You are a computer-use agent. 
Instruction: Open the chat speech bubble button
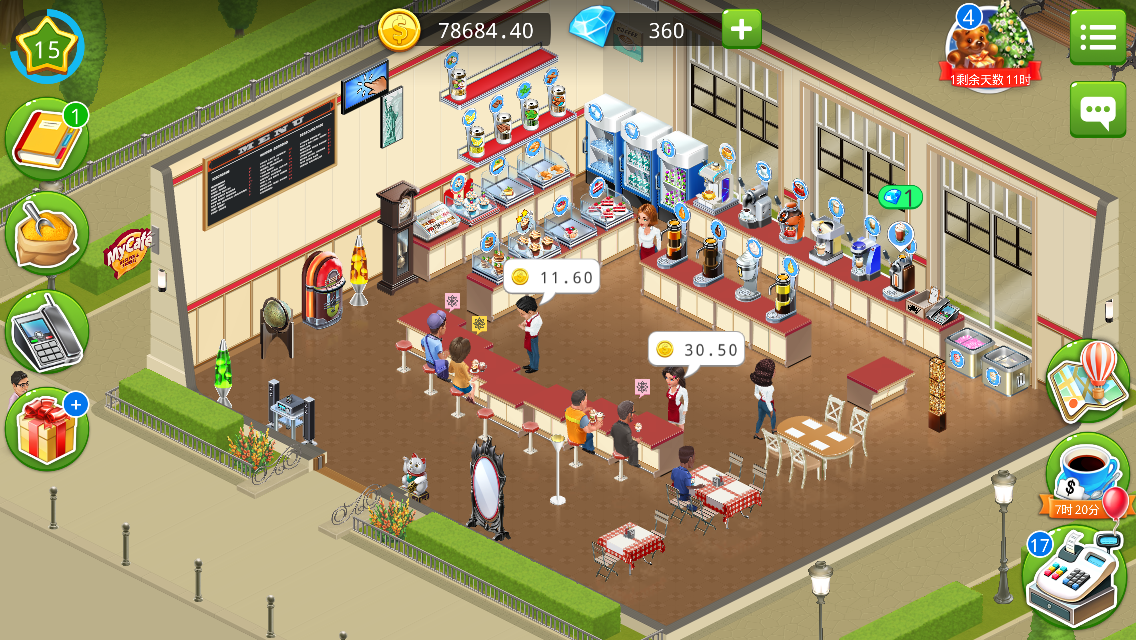tap(1097, 109)
